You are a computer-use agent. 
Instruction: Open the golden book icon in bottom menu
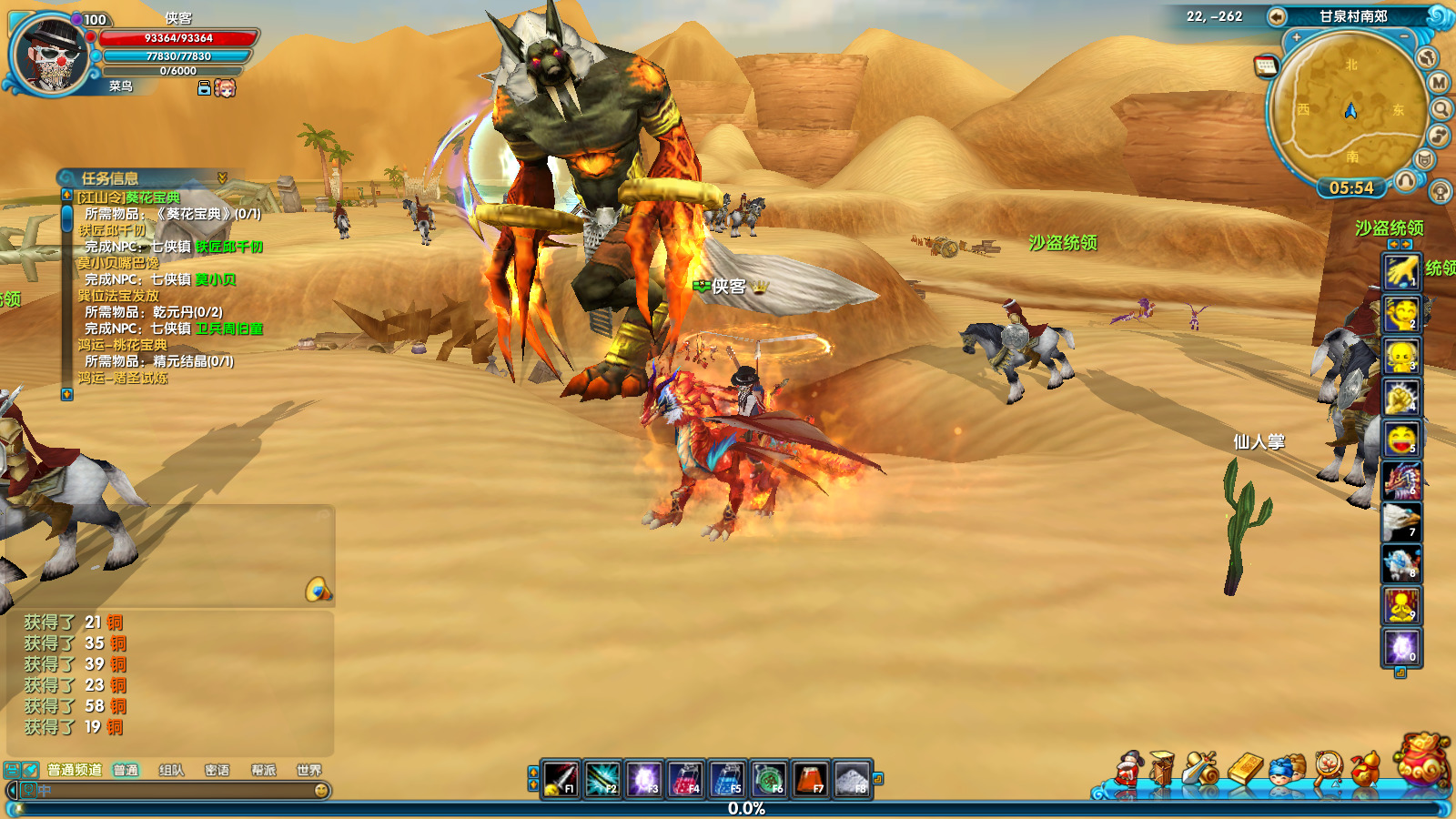pyautogui.click(x=1245, y=769)
